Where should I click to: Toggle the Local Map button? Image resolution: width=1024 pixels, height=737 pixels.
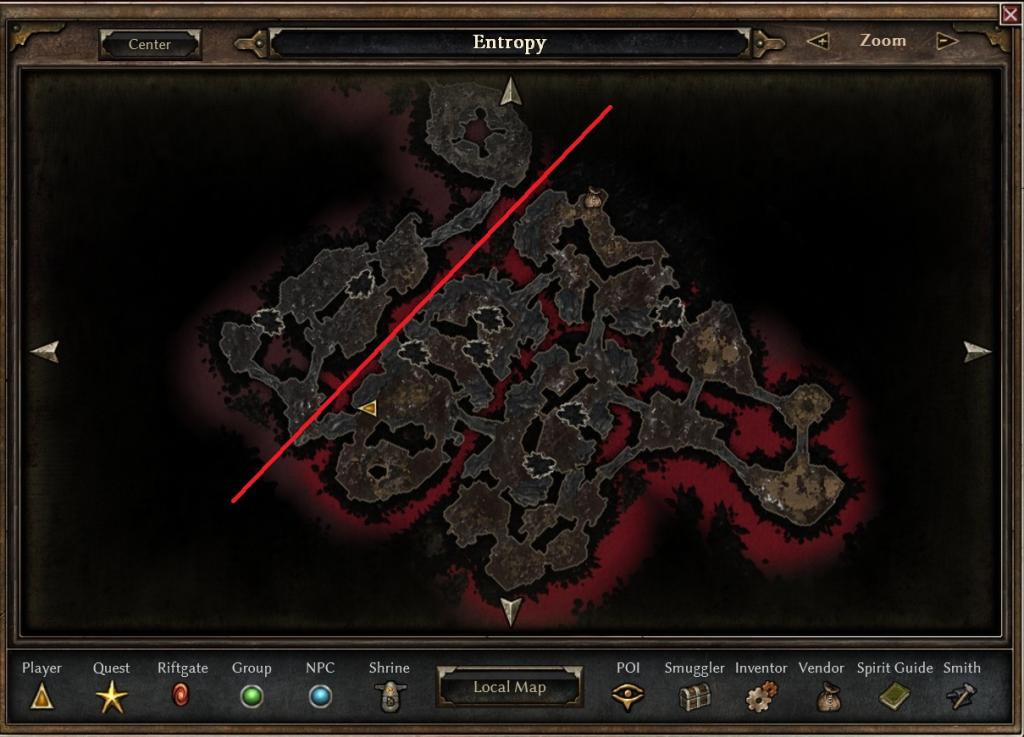(510, 687)
